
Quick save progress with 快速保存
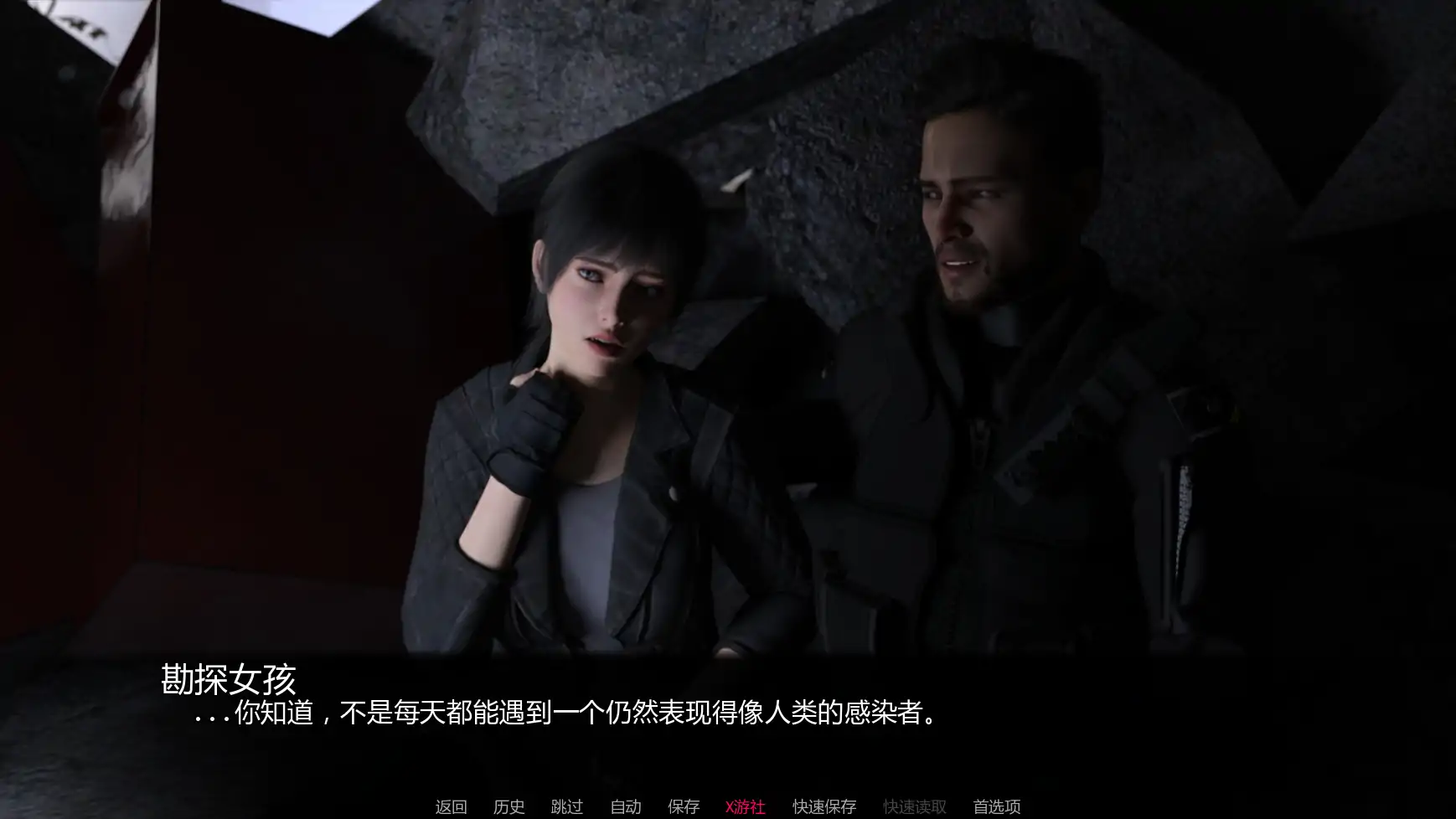823,806
